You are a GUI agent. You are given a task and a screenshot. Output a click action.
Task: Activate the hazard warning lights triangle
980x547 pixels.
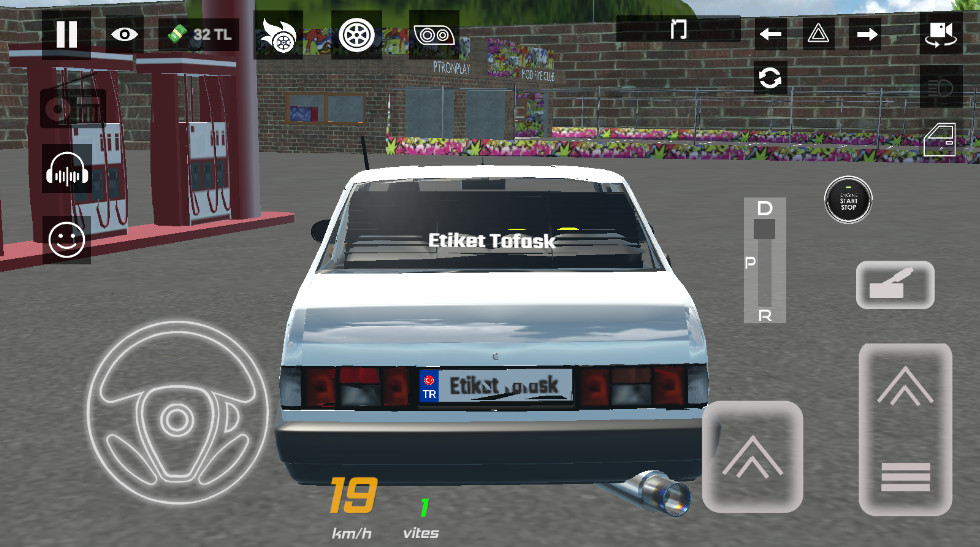(x=819, y=35)
